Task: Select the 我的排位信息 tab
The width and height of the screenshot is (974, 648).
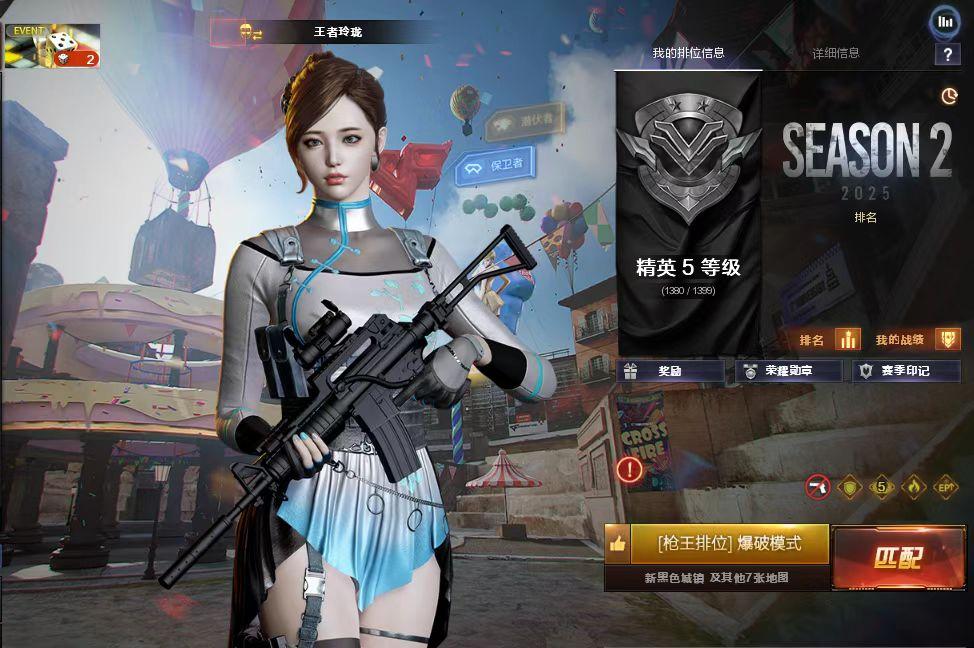Action: point(688,53)
